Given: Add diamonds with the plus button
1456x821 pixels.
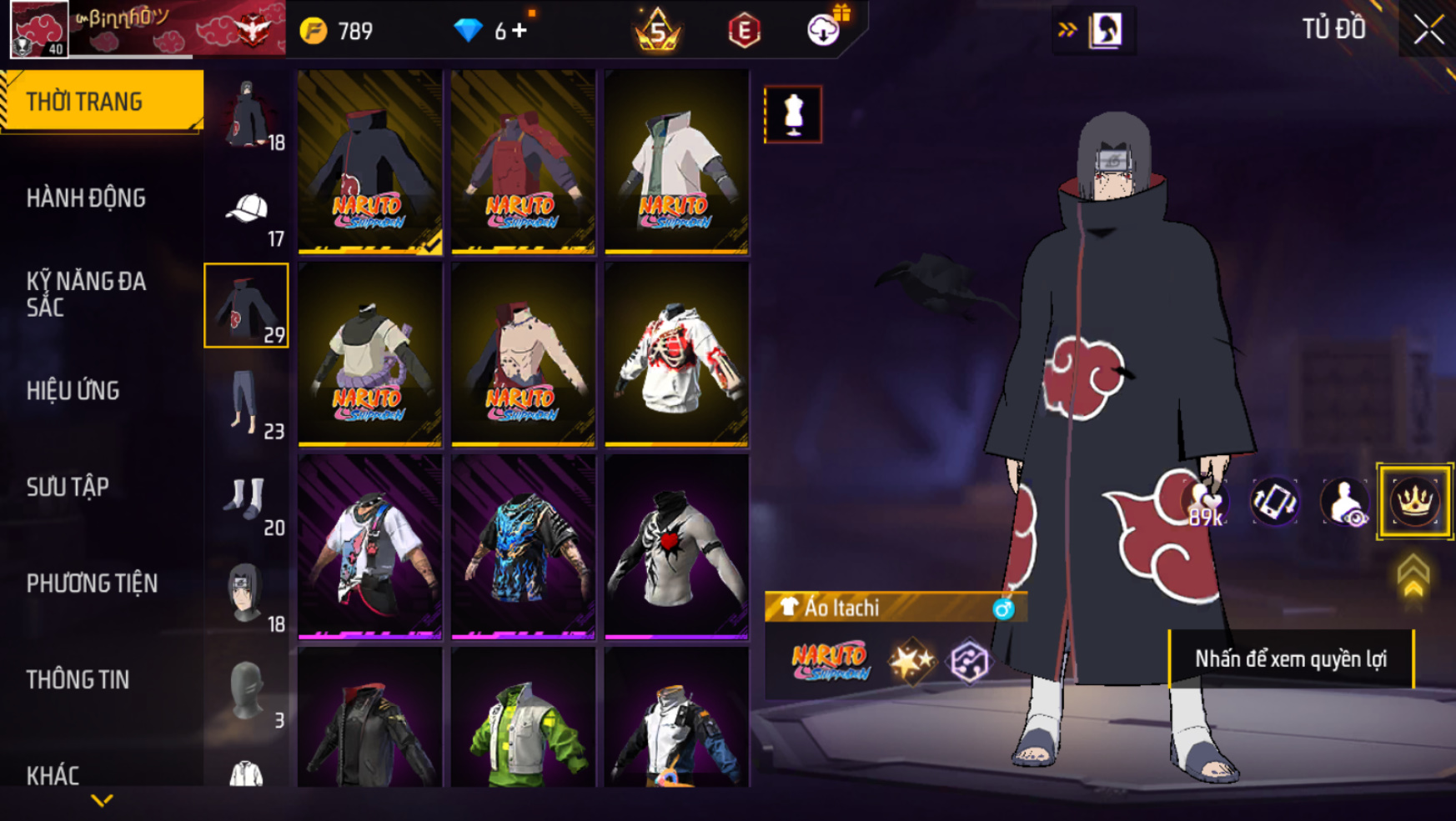Looking at the screenshot, I should pyautogui.click(x=520, y=31).
